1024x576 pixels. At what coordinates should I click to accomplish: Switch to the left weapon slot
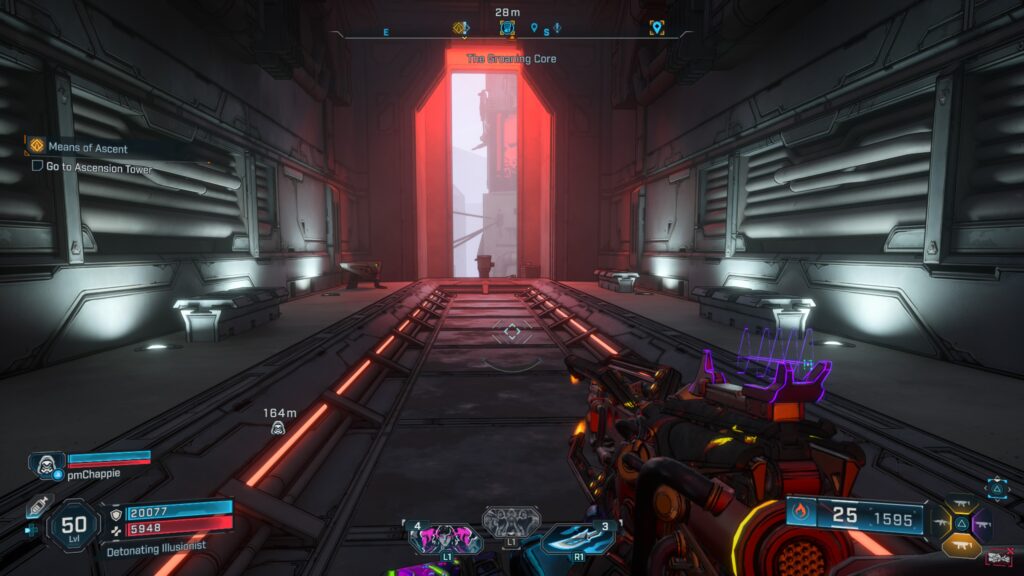tap(940, 523)
